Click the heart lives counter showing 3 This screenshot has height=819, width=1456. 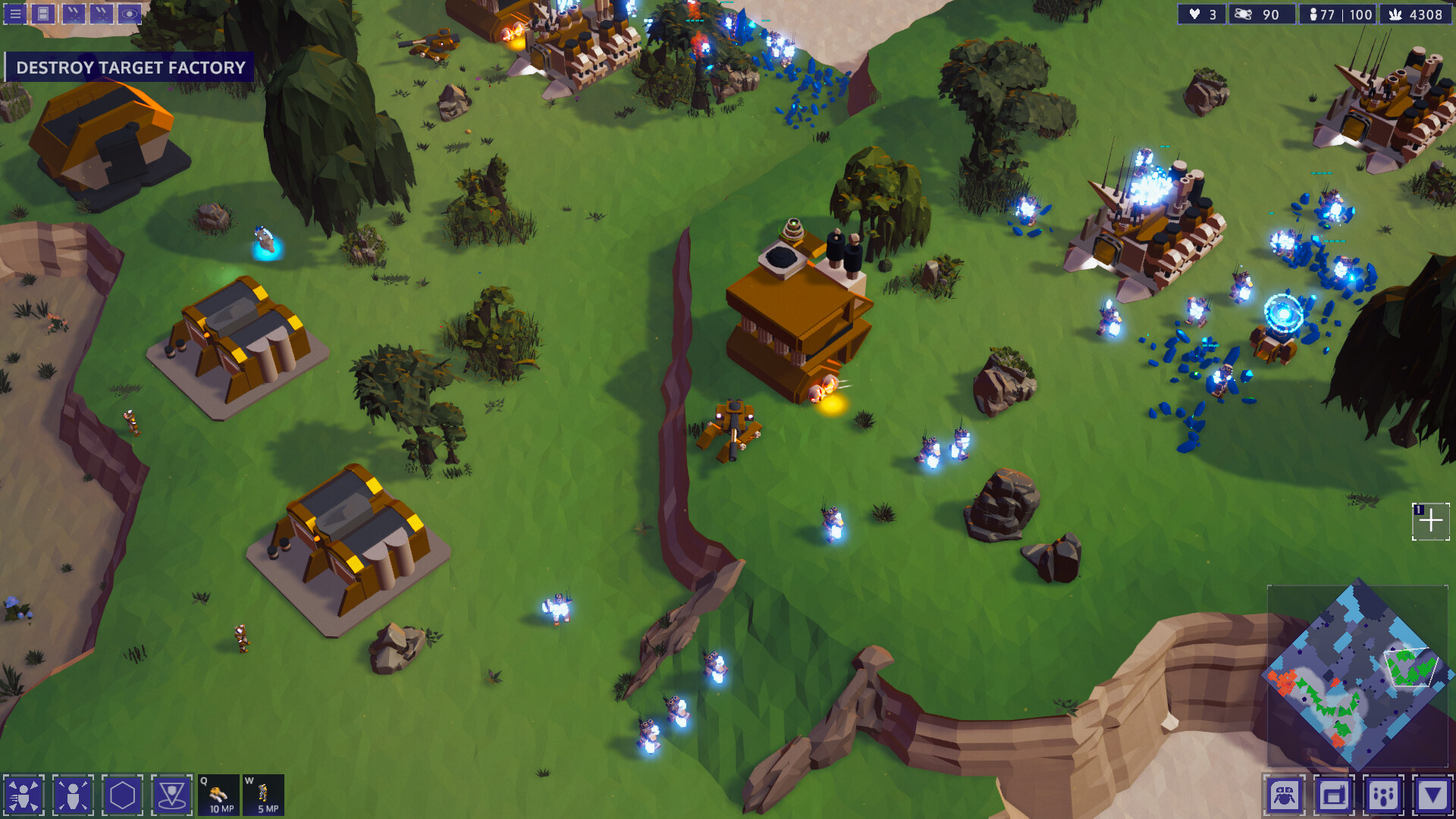click(x=1200, y=14)
